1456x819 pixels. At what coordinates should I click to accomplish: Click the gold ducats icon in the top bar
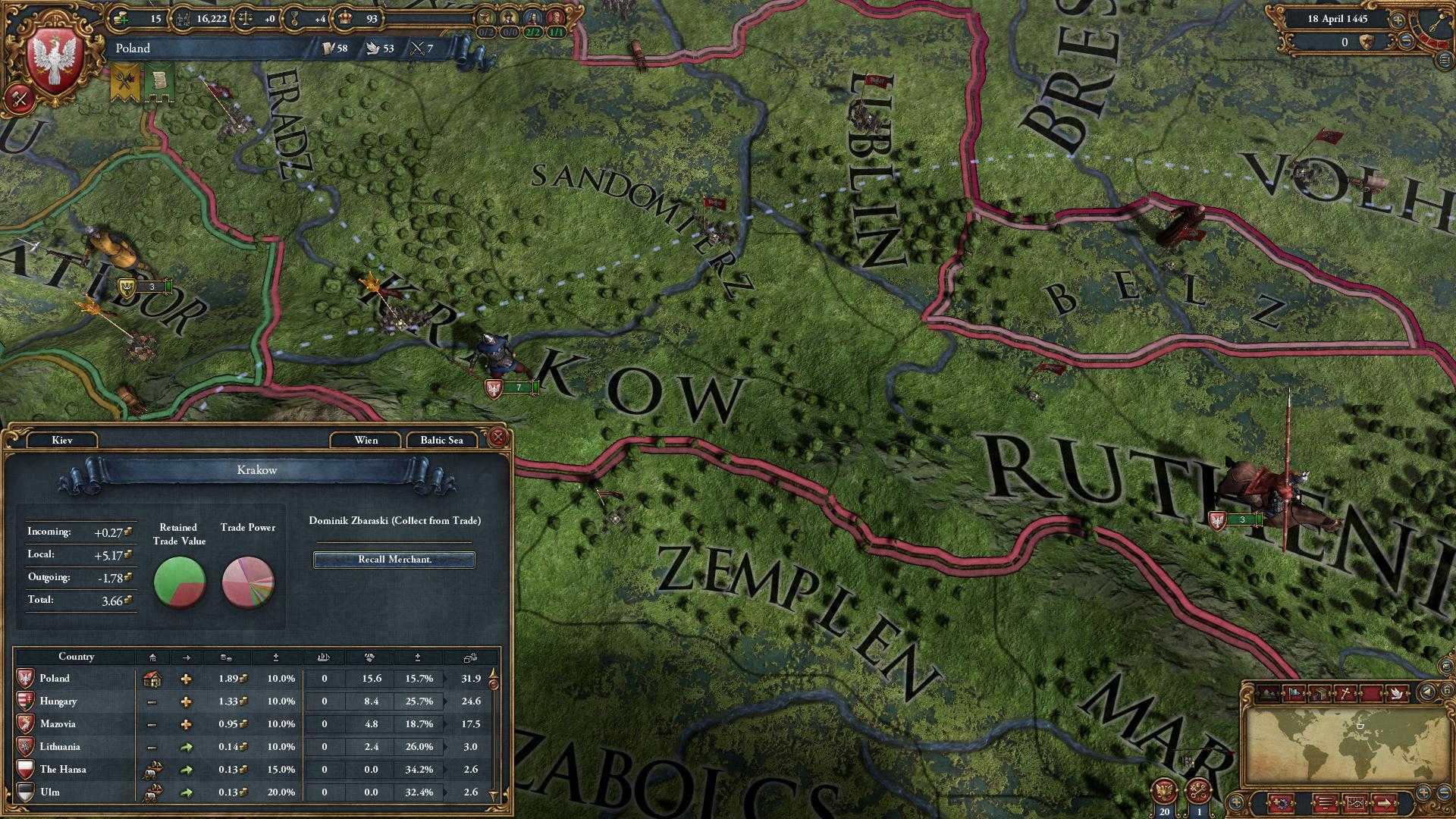(121, 18)
